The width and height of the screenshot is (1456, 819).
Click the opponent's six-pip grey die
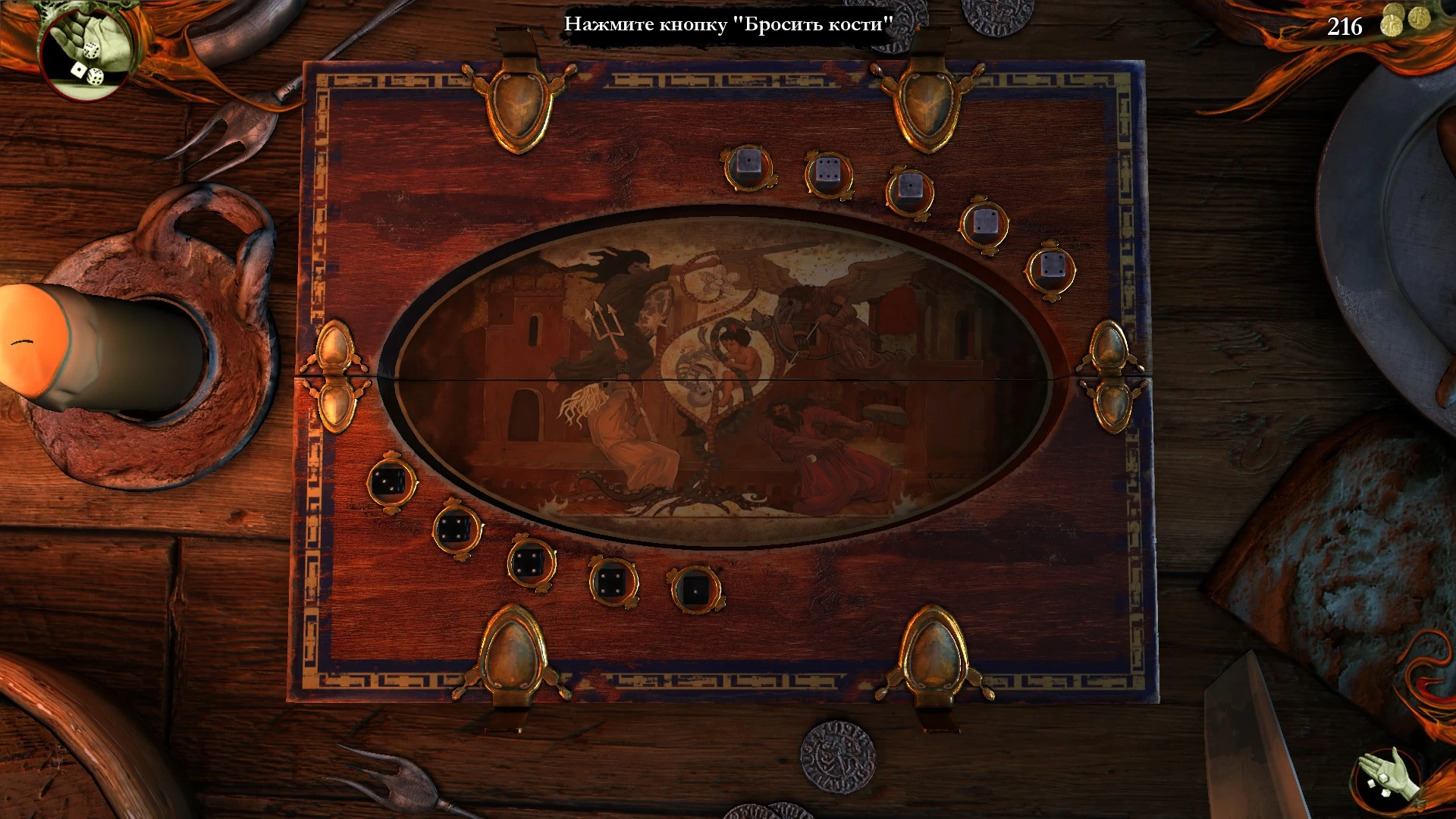tap(827, 169)
